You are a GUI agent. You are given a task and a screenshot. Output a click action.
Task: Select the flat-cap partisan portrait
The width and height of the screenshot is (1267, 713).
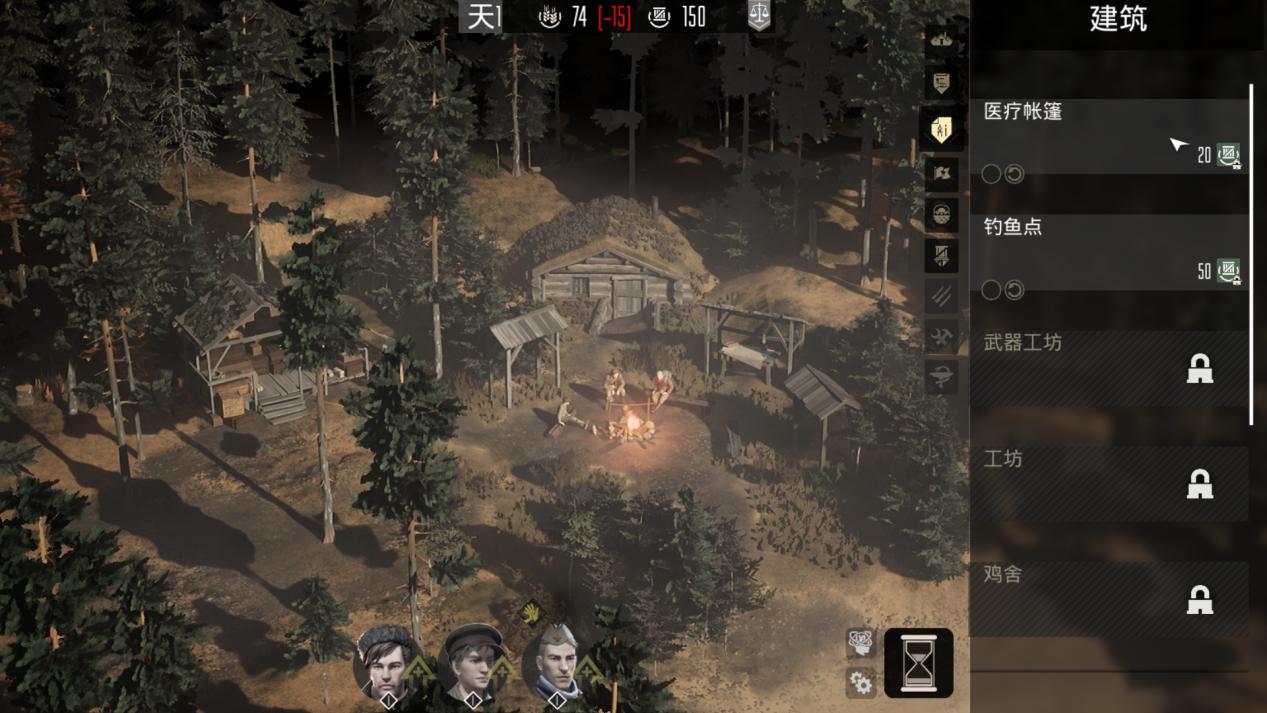[x=472, y=662]
